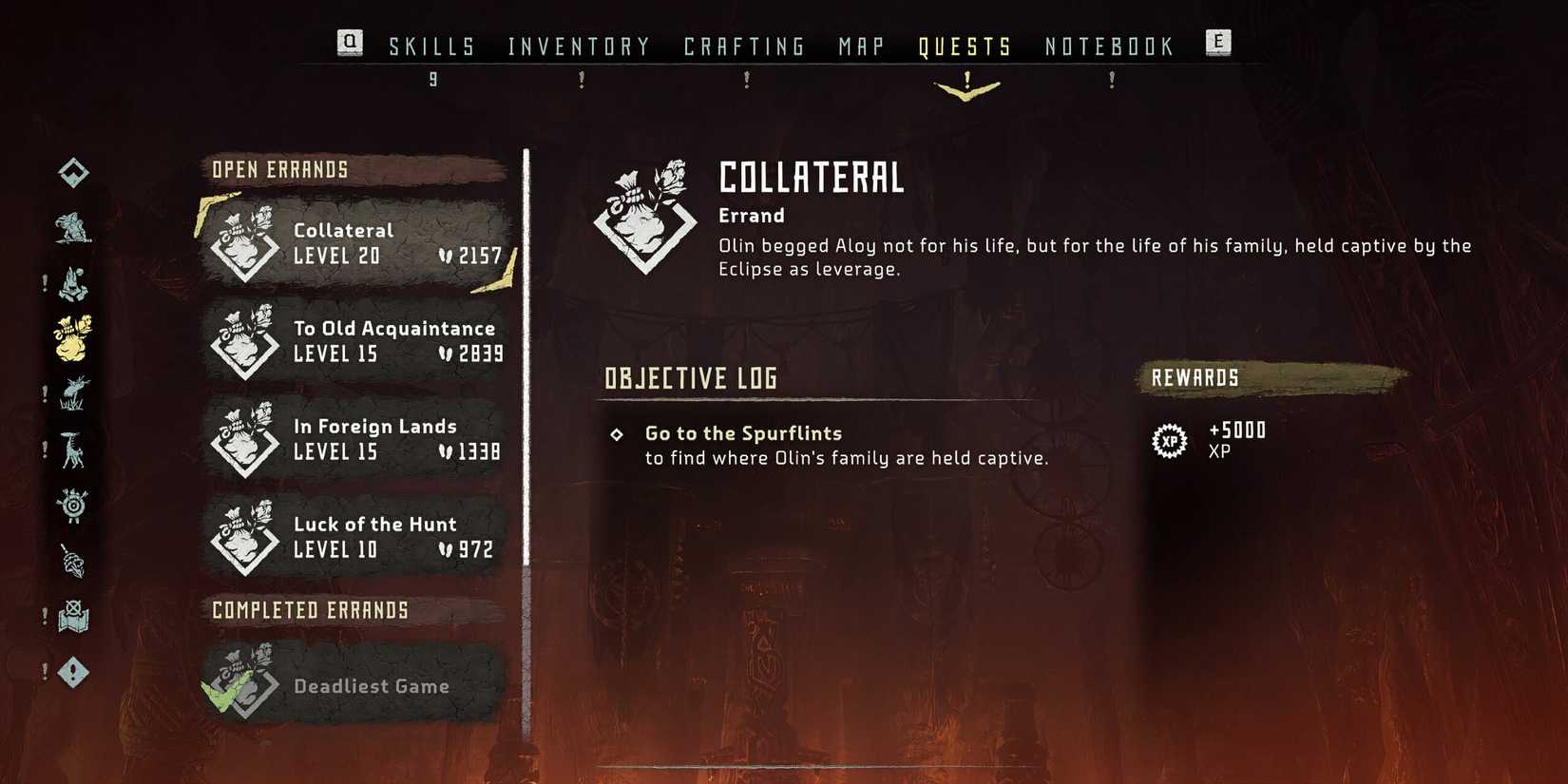Collapse the Open Errands section
Viewport: 1568px width, 784px height.
point(280,169)
